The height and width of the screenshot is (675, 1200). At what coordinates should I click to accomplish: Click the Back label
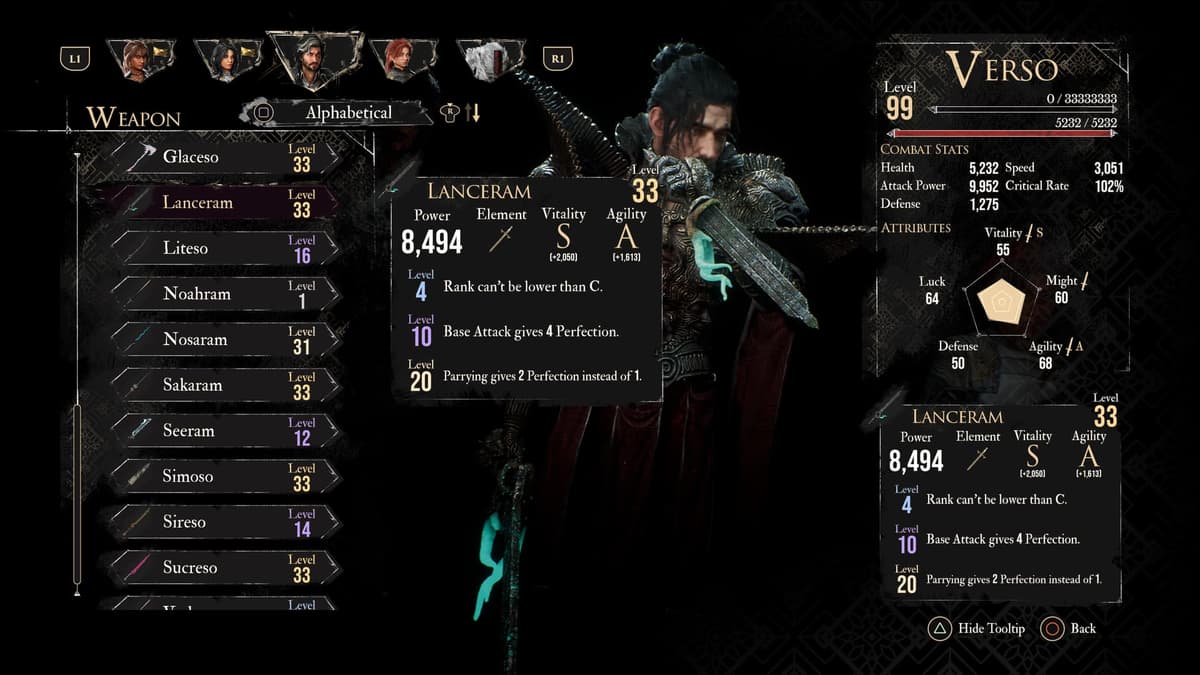1082,629
